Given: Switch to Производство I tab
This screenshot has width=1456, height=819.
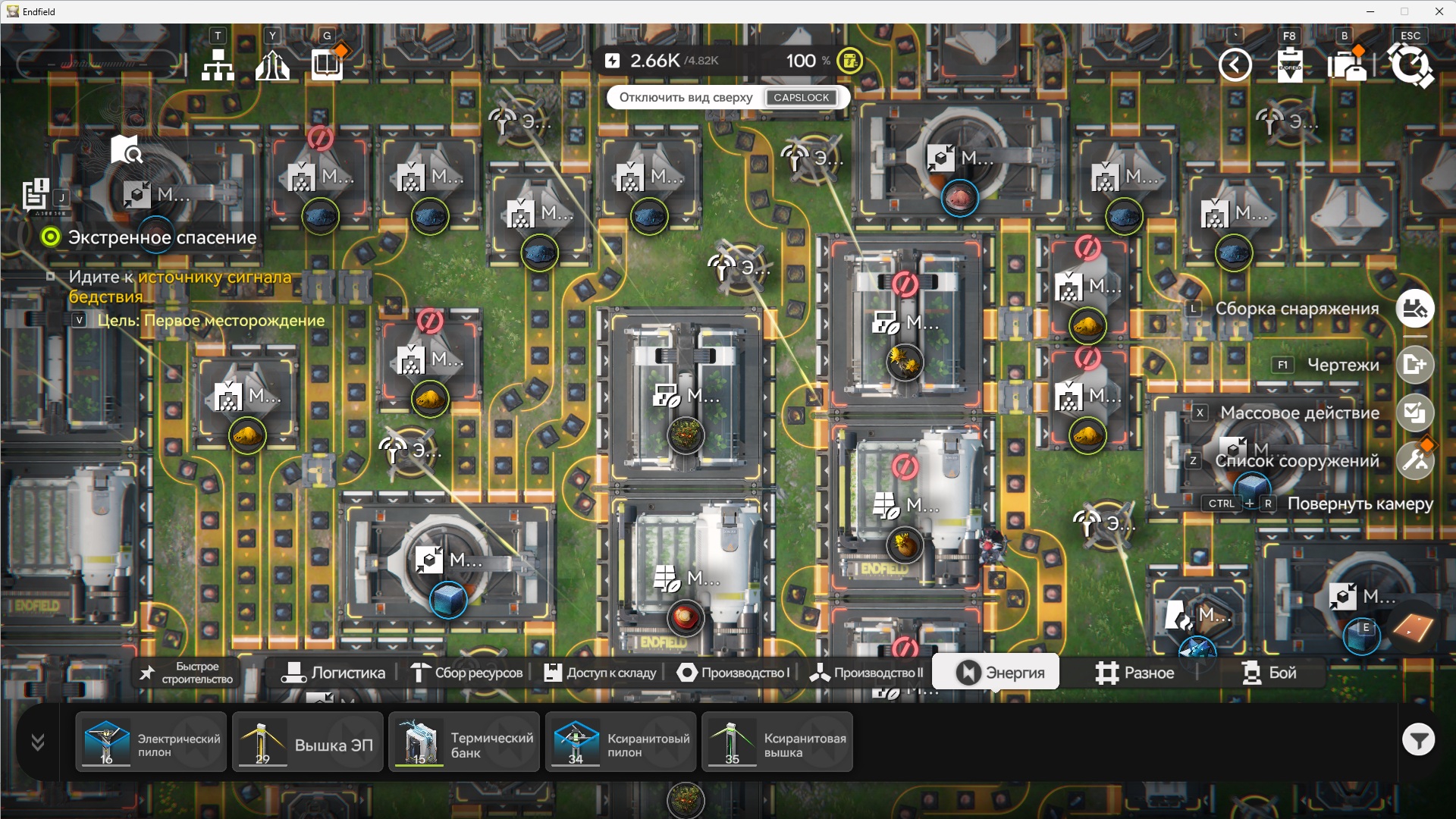Looking at the screenshot, I should pyautogui.click(x=733, y=673).
